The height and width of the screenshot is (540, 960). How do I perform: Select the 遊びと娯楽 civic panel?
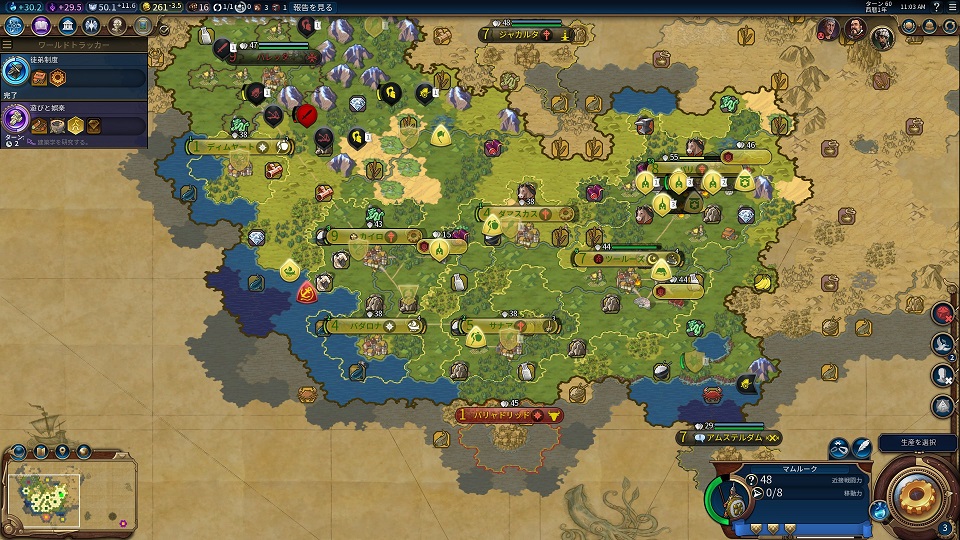click(x=74, y=120)
